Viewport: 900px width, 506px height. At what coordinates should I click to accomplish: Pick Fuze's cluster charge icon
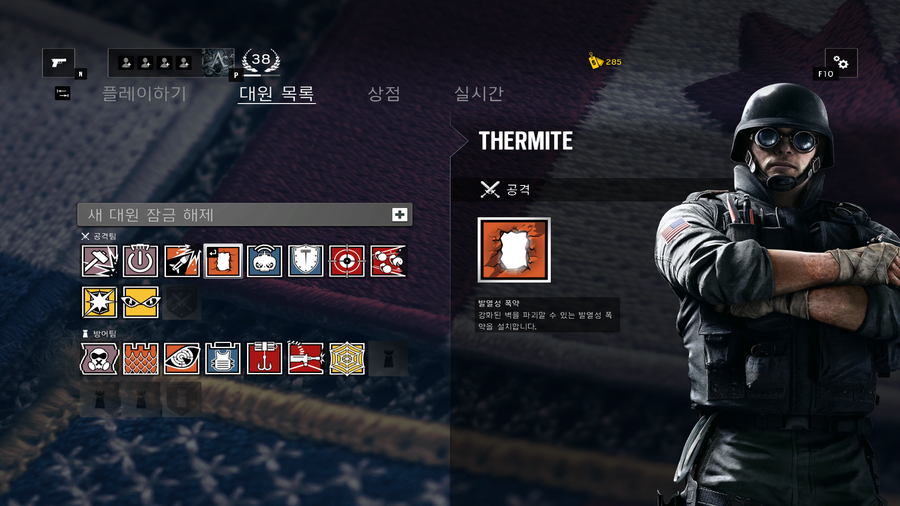coord(388,261)
